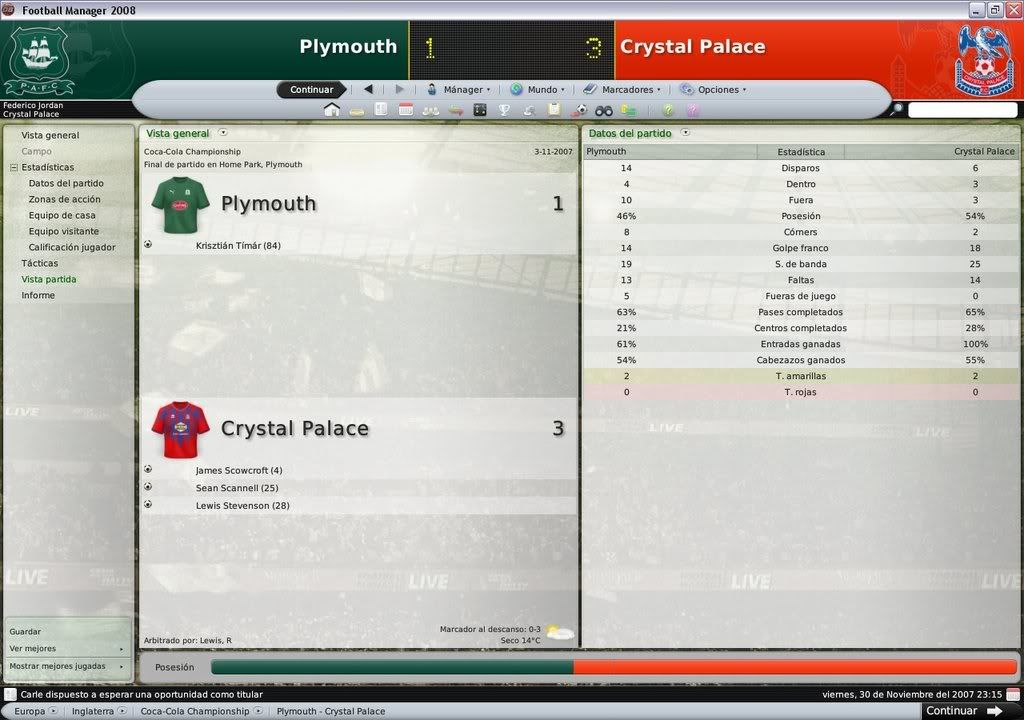Open the Informe section
This screenshot has height=720, width=1024.
[x=38, y=295]
